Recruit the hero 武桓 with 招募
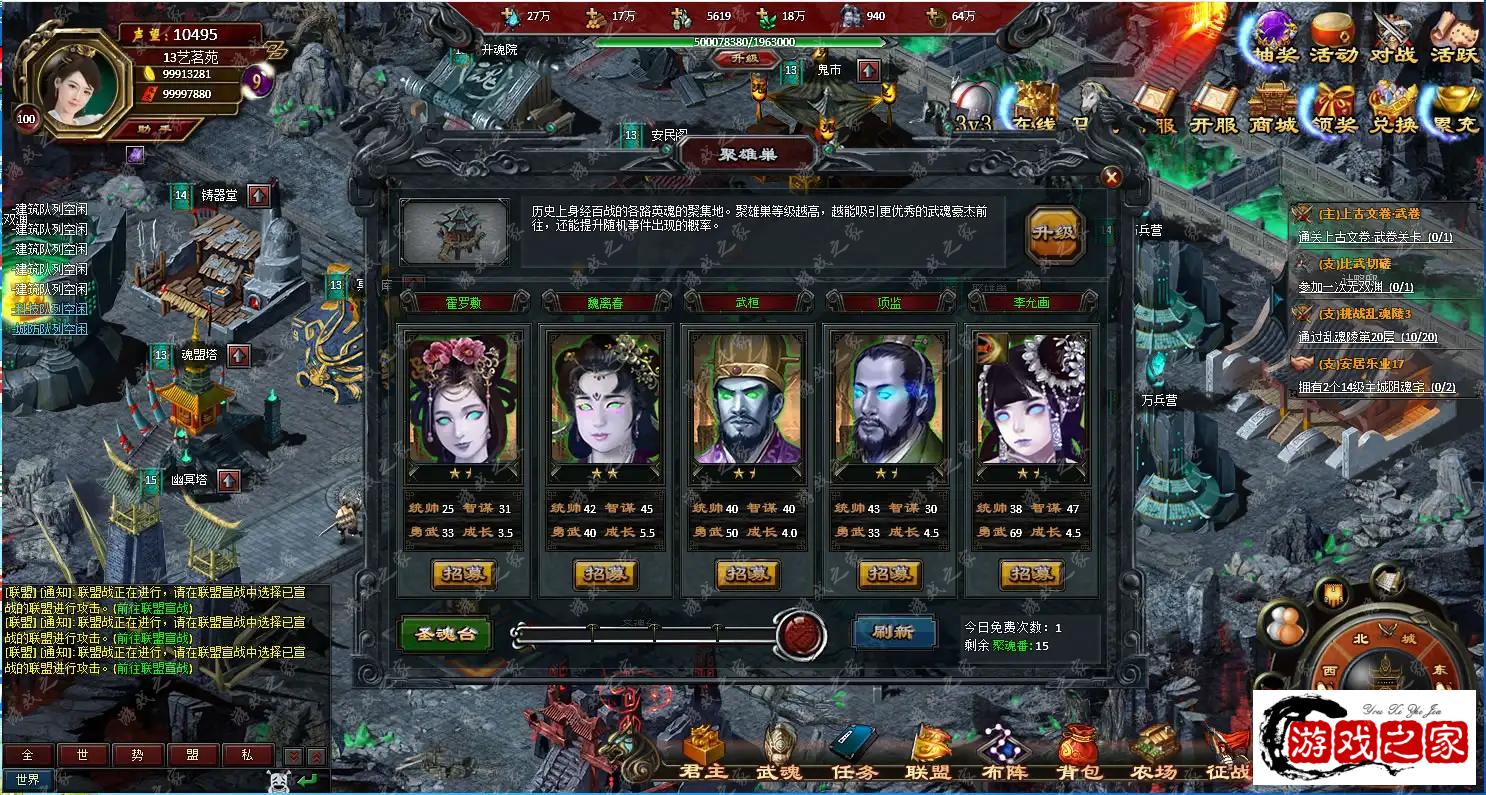1486x795 pixels. (747, 574)
